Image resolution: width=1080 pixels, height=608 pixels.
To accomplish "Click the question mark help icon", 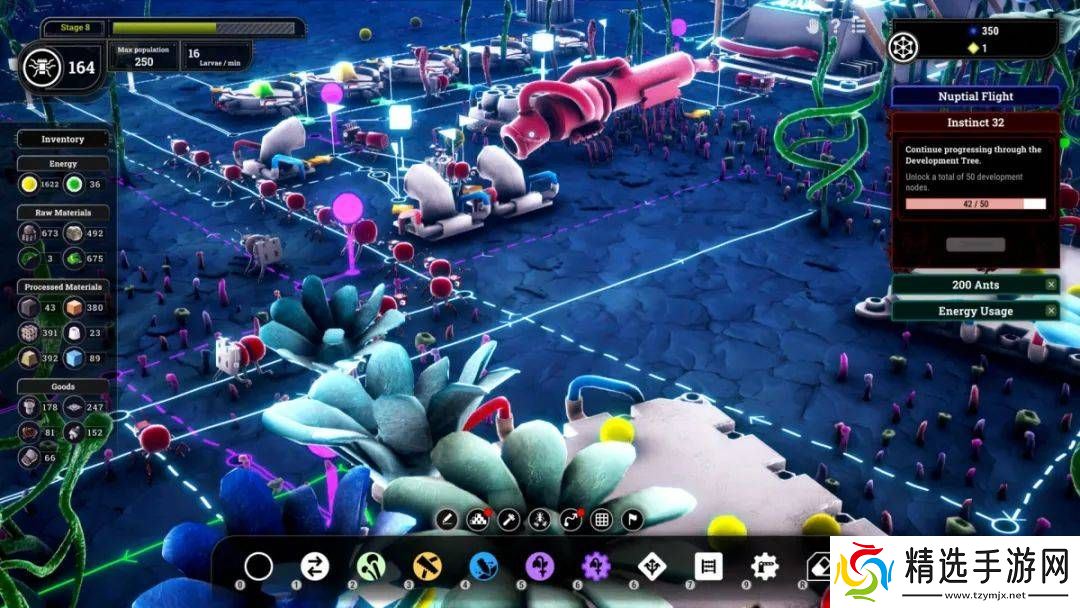I will pyautogui.click(x=834, y=27).
